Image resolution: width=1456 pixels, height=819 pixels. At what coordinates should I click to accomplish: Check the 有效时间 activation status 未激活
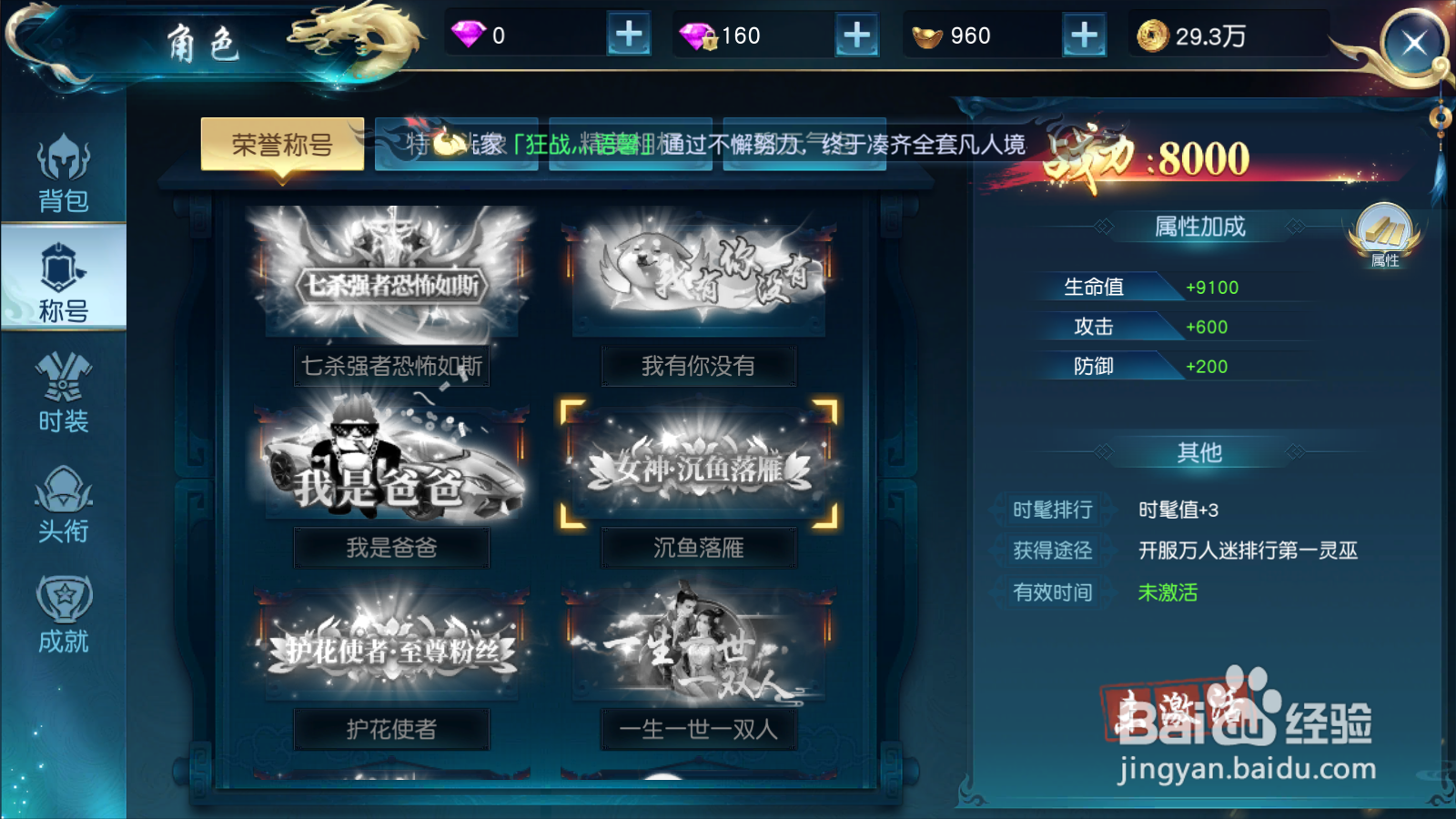point(1168,592)
